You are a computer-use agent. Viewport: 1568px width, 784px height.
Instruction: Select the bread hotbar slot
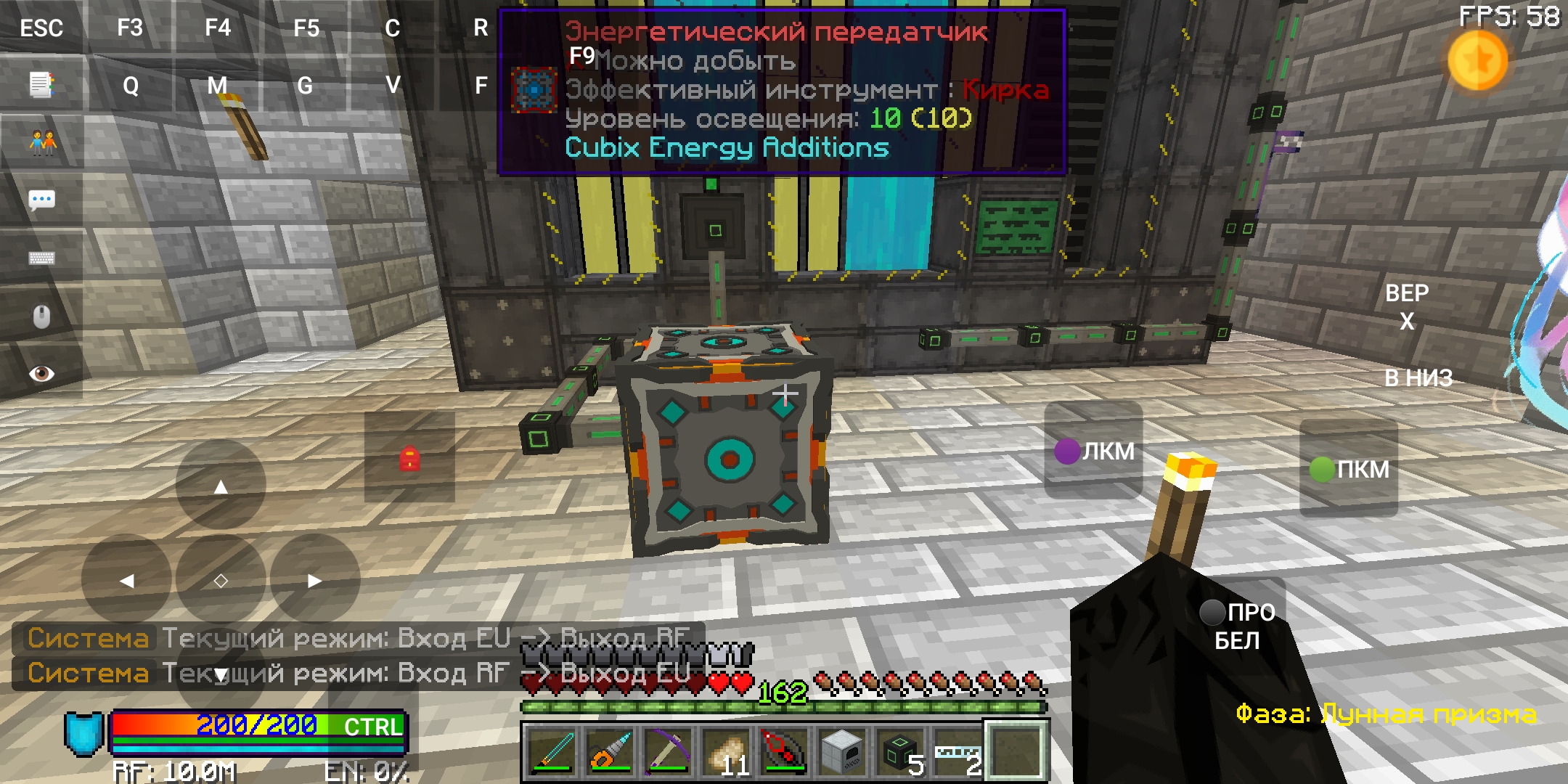click(x=726, y=751)
